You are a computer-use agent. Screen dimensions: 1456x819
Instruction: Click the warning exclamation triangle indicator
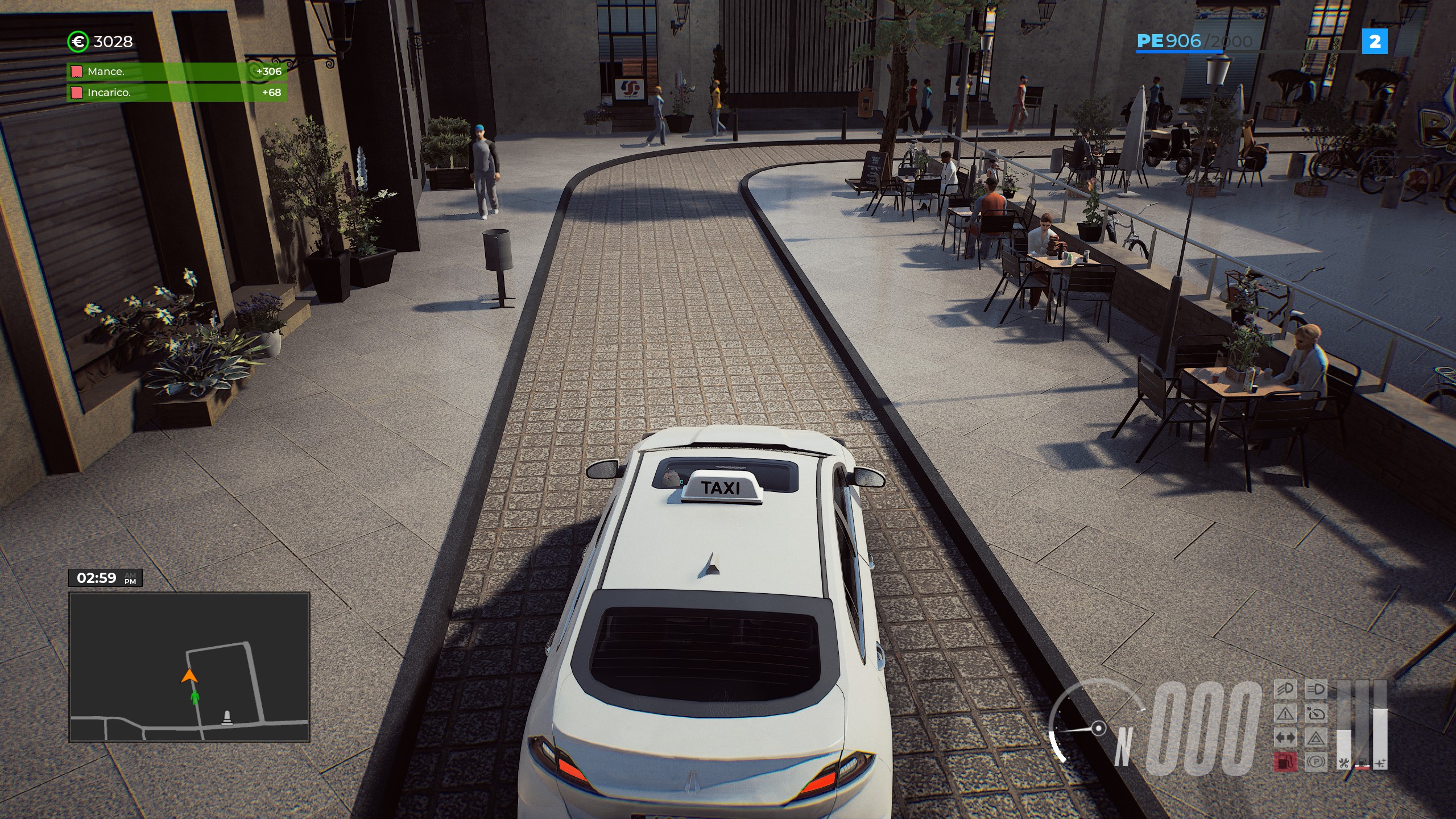(1285, 713)
